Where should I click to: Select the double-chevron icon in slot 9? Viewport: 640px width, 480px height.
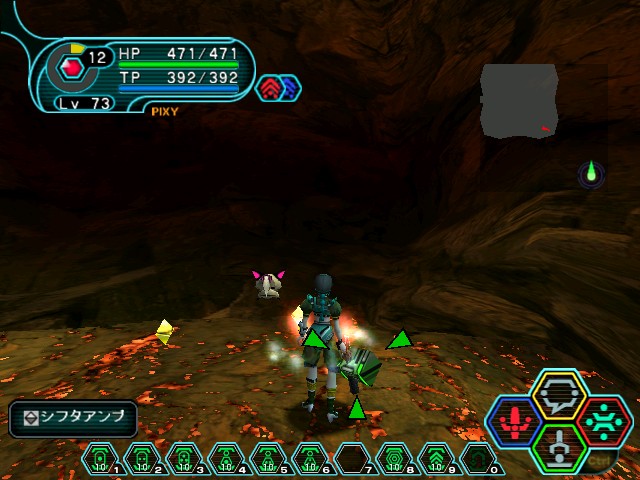436,459
